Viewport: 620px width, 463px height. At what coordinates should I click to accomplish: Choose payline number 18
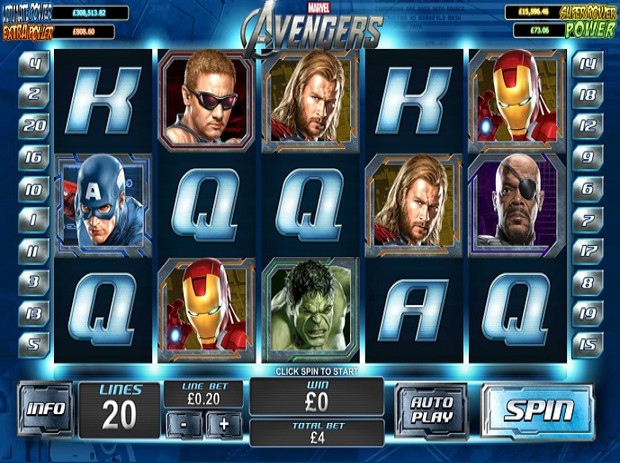pos(587,95)
